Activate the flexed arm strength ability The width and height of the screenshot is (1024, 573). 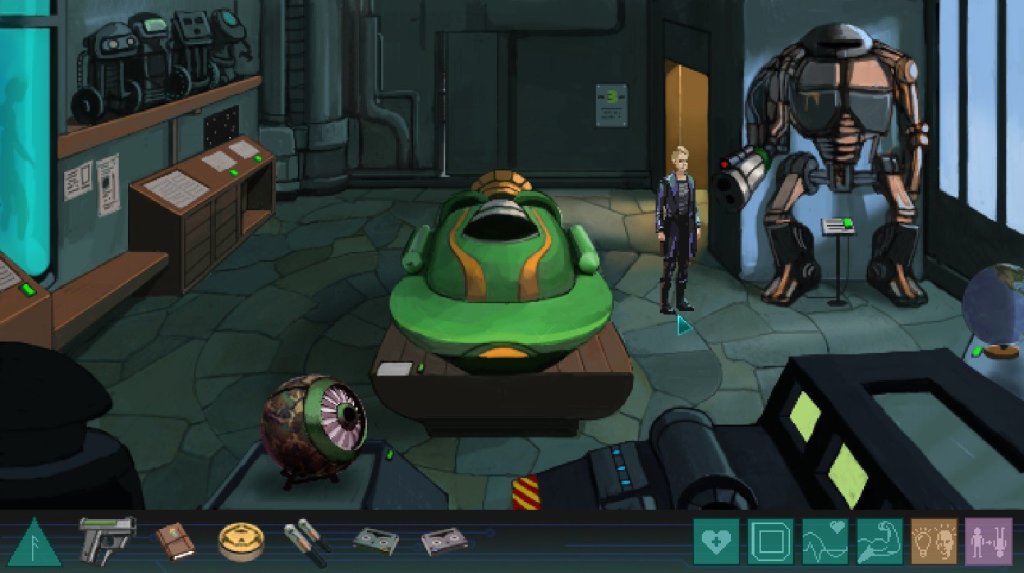coord(880,541)
